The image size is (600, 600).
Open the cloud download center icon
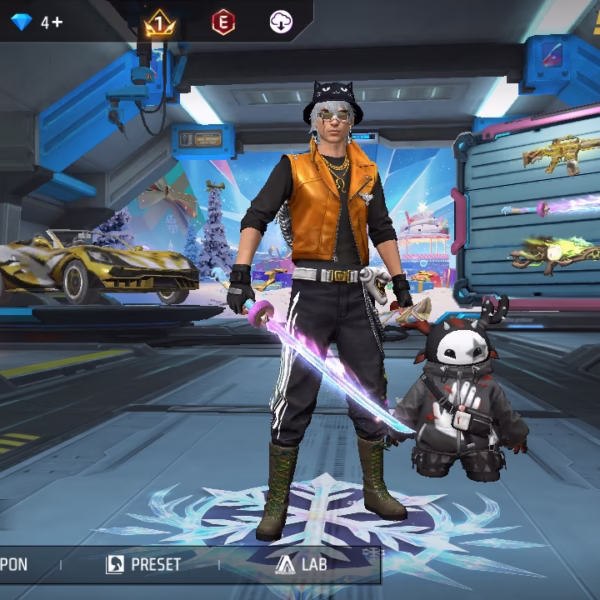[281, 22]
